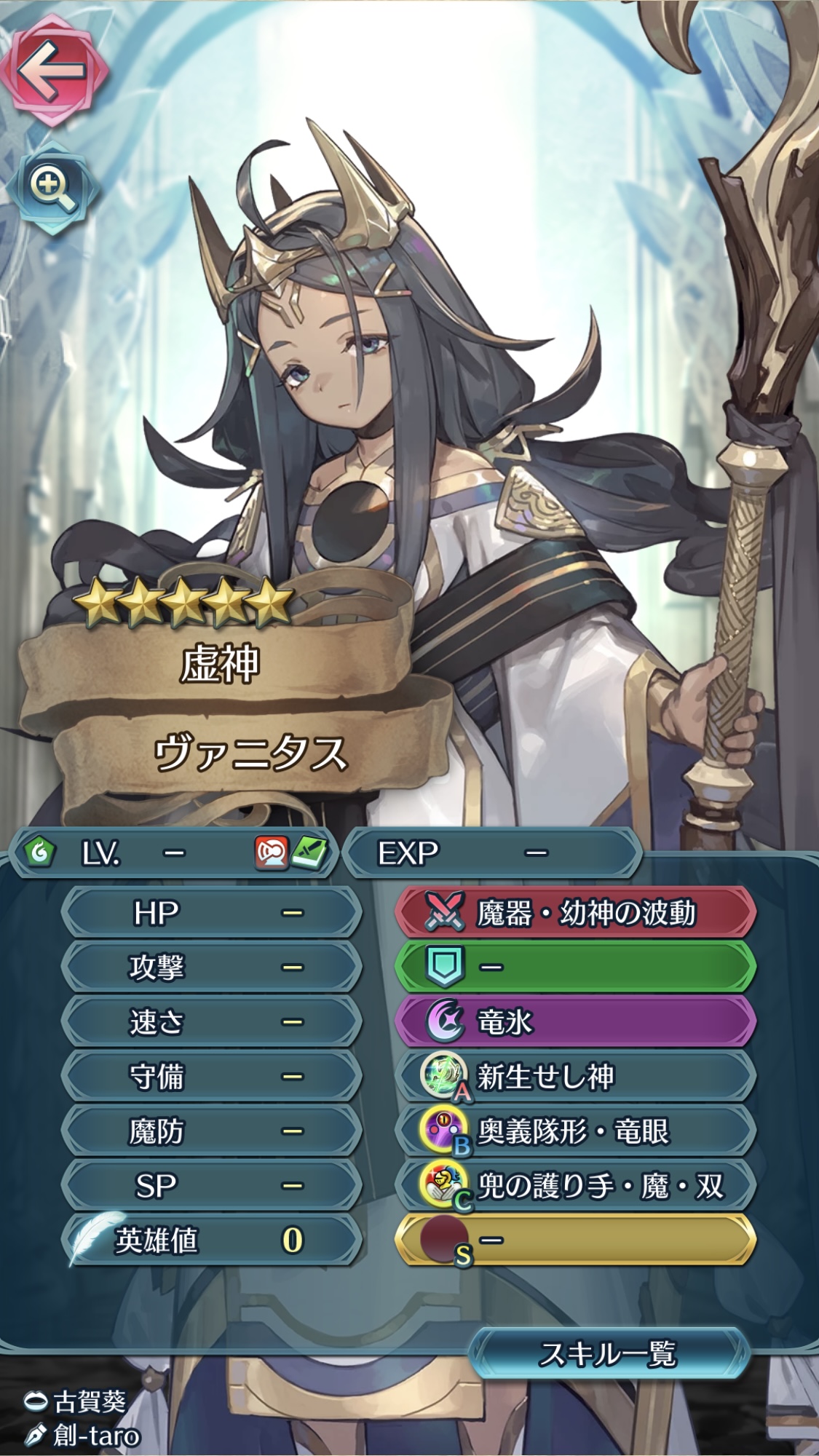The image size is (819, 1456).
Task: Tap the green blessing icon beside LV.
Action: 39,852
